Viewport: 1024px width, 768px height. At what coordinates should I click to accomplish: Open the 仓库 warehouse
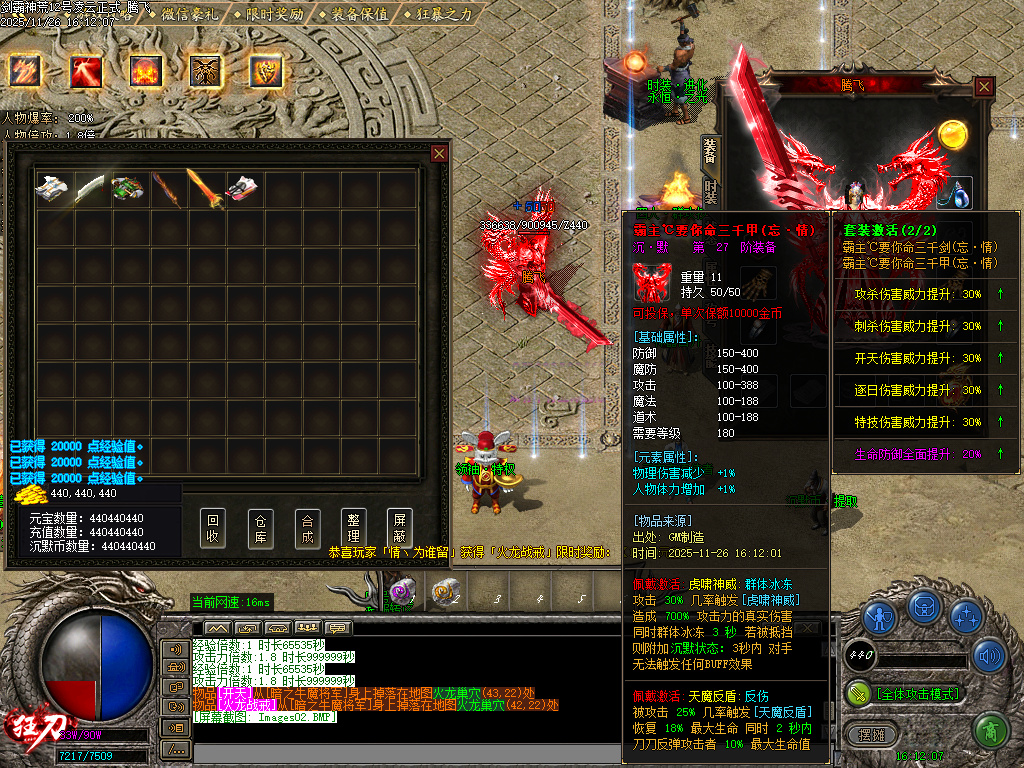point(260,529)
